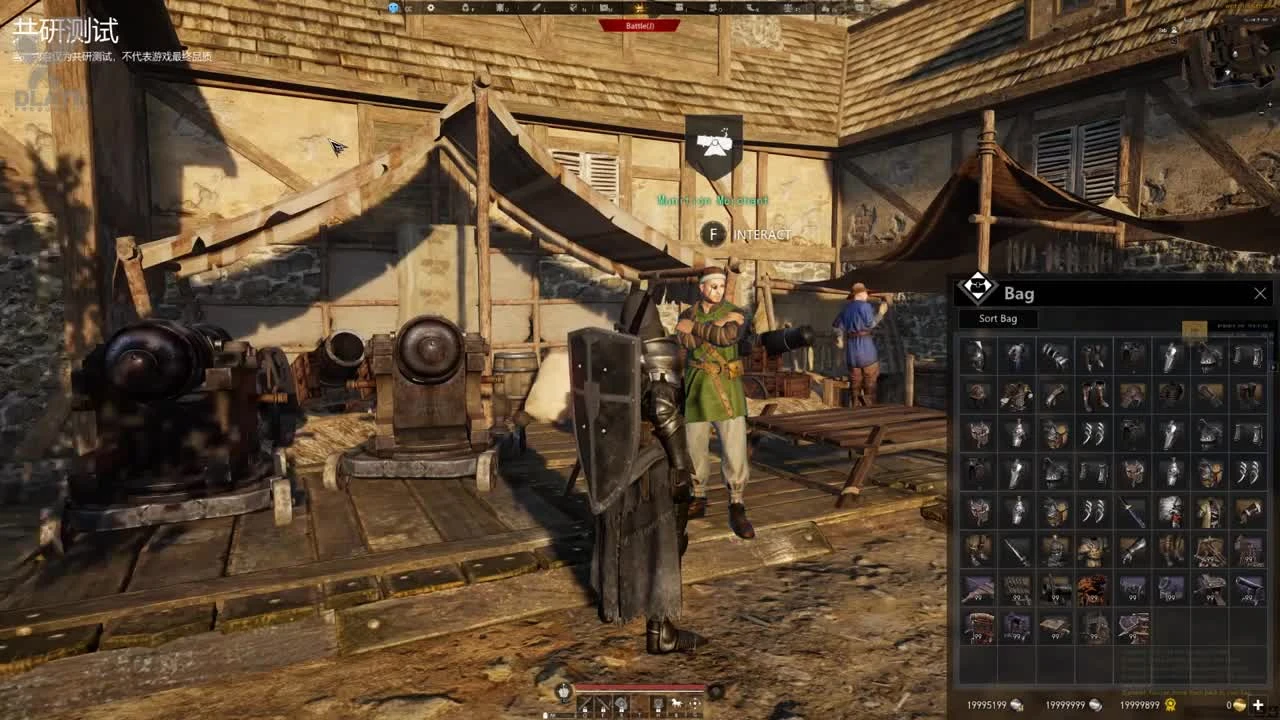Select the horse mount icon on the hotbar
This screenshot has height=720, width=1280.
[x=677, y=702]
